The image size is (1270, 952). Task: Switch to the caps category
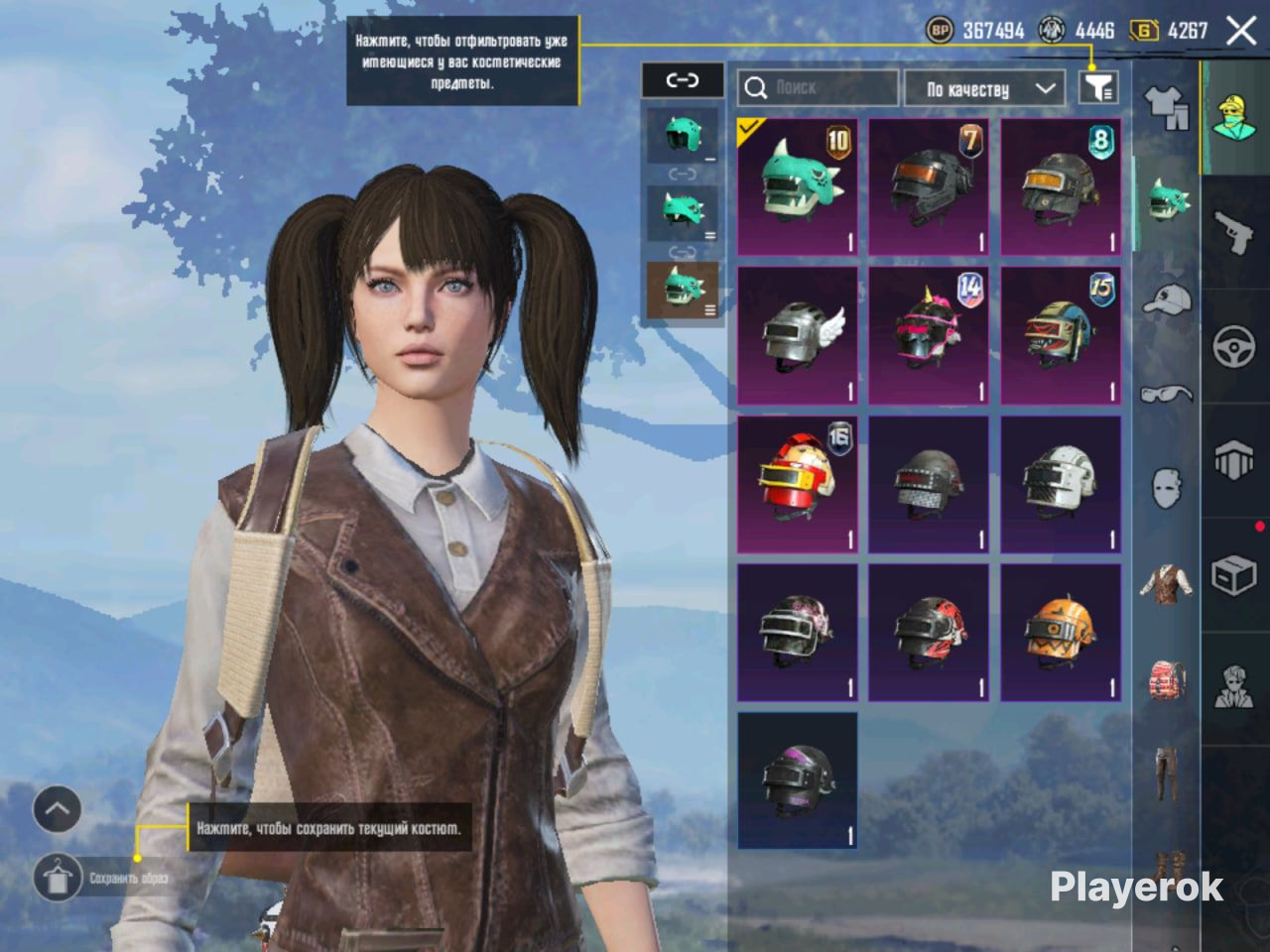[1167, 298]
